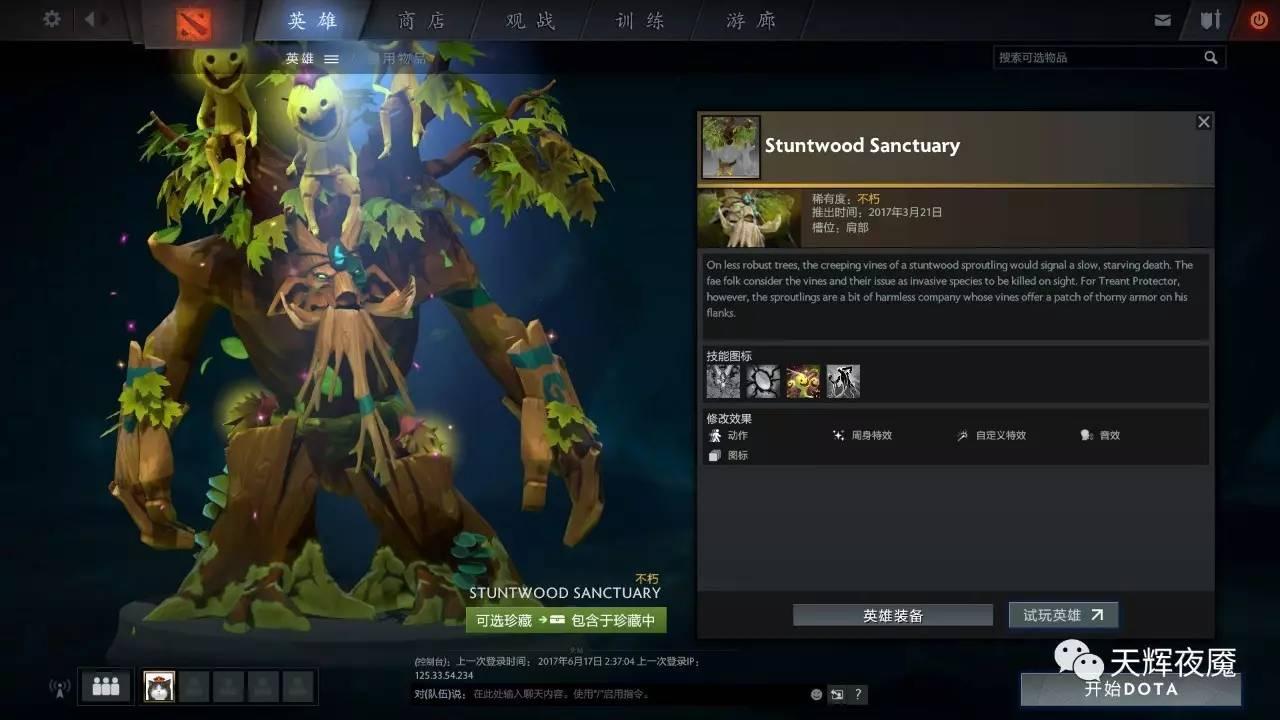
Task: Select the first skill icon under 技能图标
Action: point(723,380)
